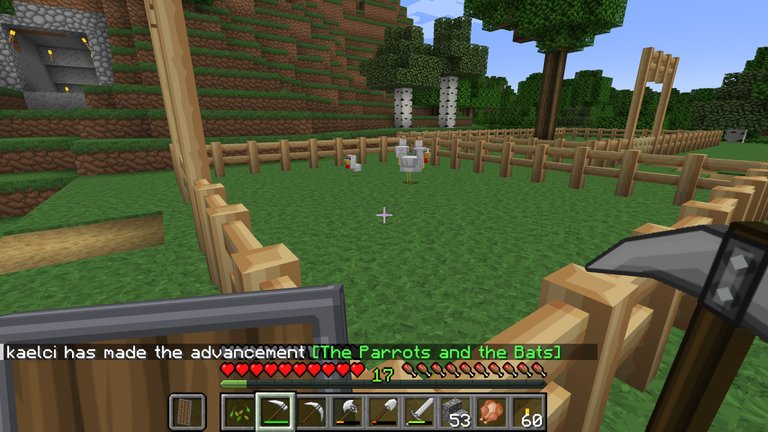Image resolution: width=768 pixels, height=432 pixels.
Task: Click the green Parrots and the Bats advancement text
Action: point(437,352)
